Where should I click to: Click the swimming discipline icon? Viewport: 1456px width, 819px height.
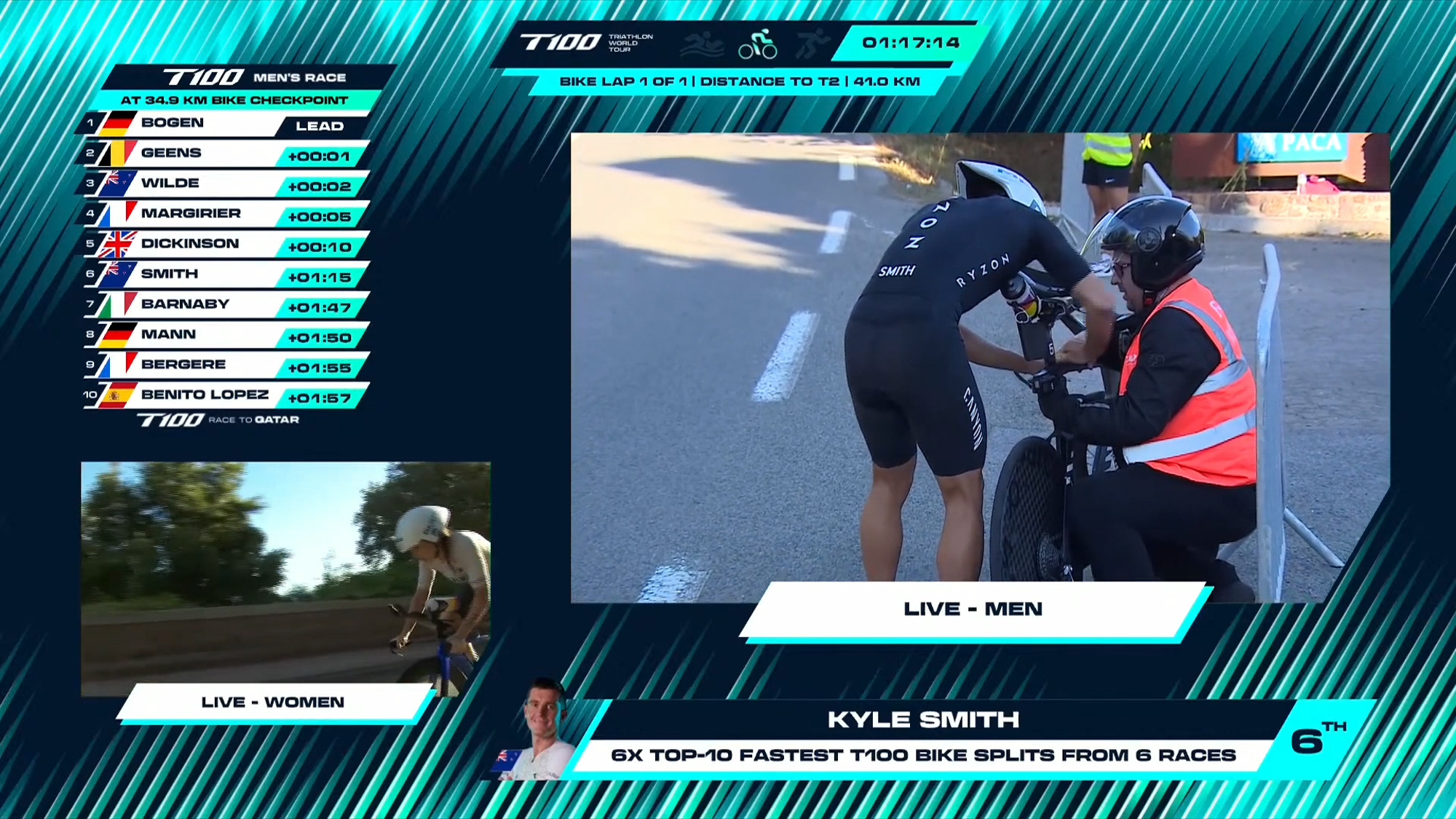(702, 44)
